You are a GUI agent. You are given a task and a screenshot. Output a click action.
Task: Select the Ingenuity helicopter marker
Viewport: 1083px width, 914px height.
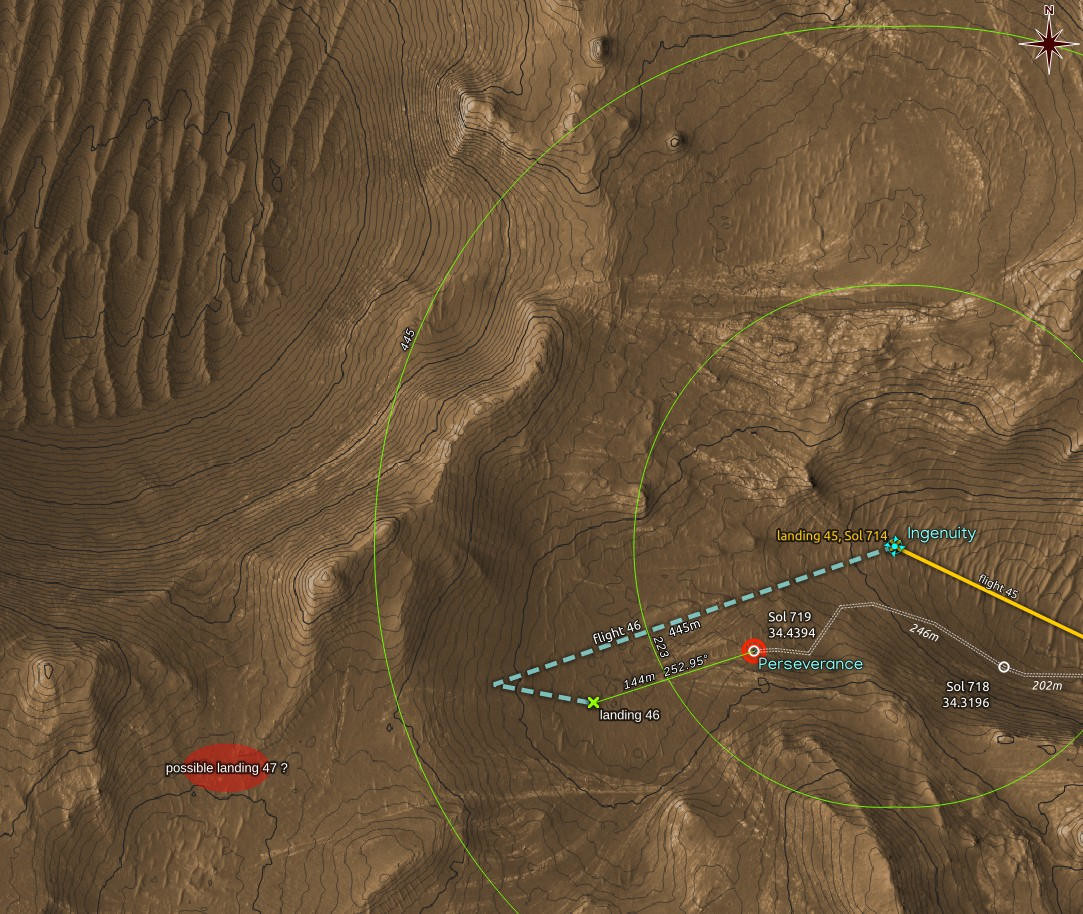pos(893,546)
